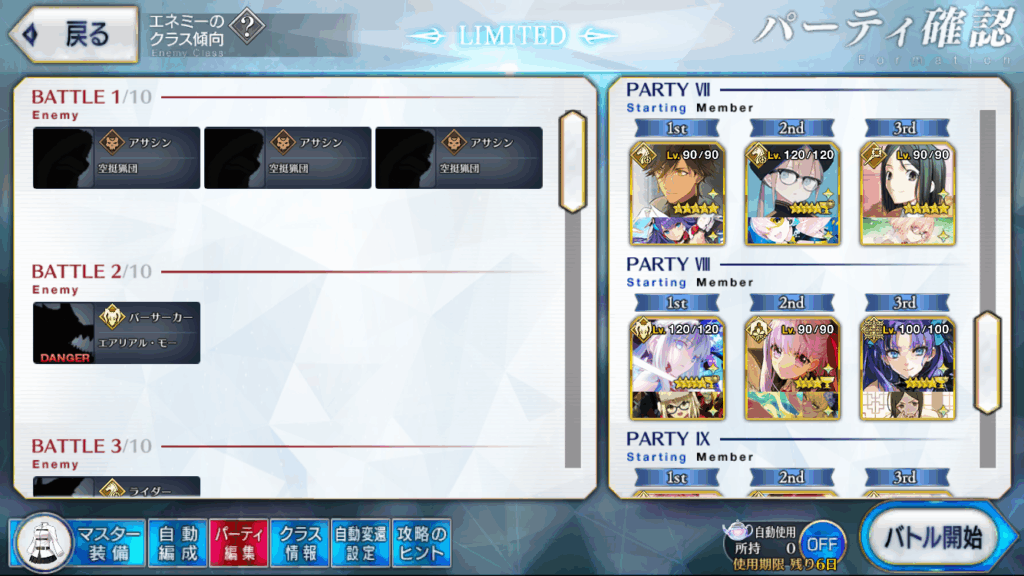Select Party VII 1st member card
The width and height of the screenshot is (1024, 576).
[677, 194]
